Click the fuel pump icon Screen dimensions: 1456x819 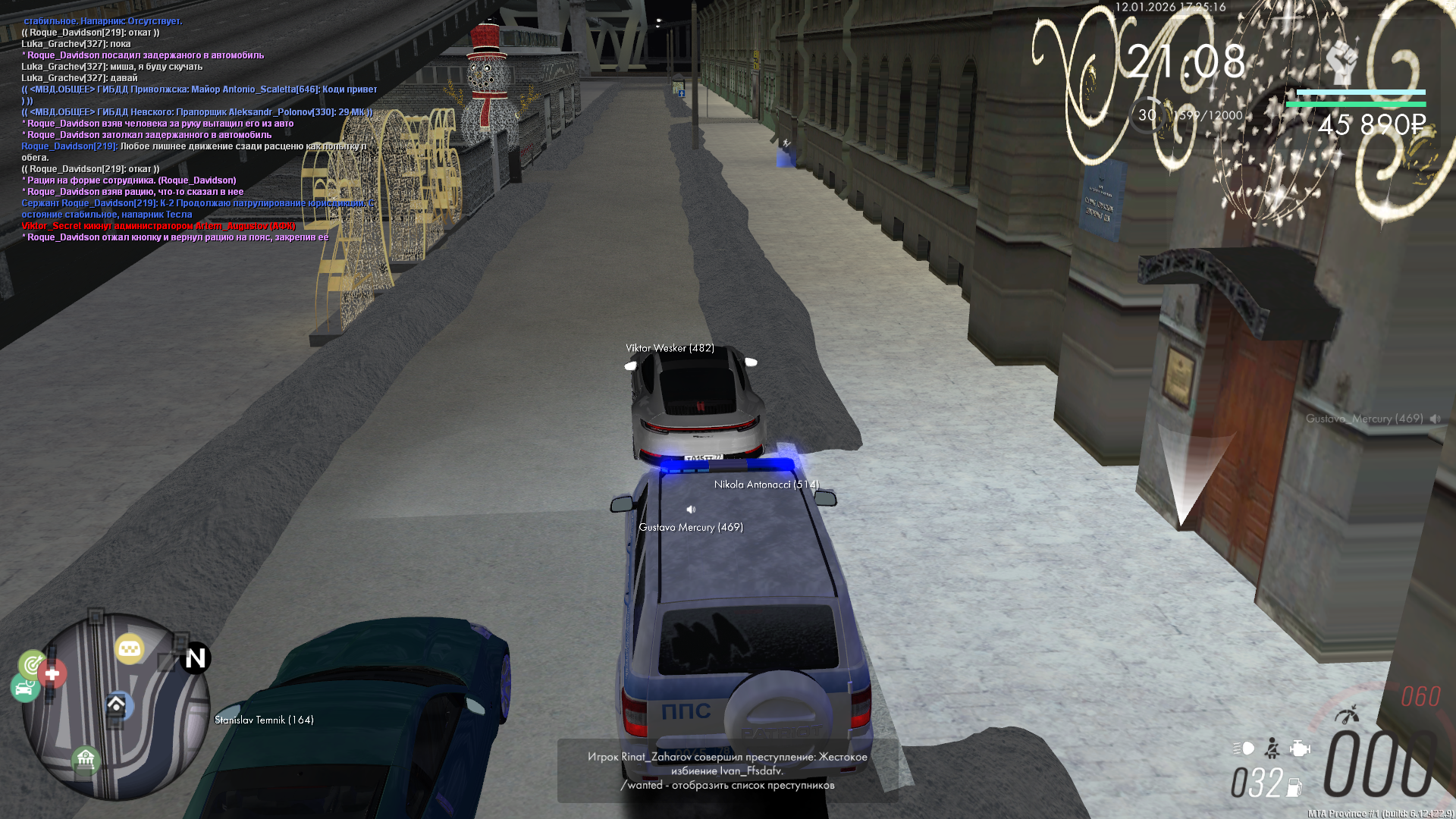tap(1294, 788)
